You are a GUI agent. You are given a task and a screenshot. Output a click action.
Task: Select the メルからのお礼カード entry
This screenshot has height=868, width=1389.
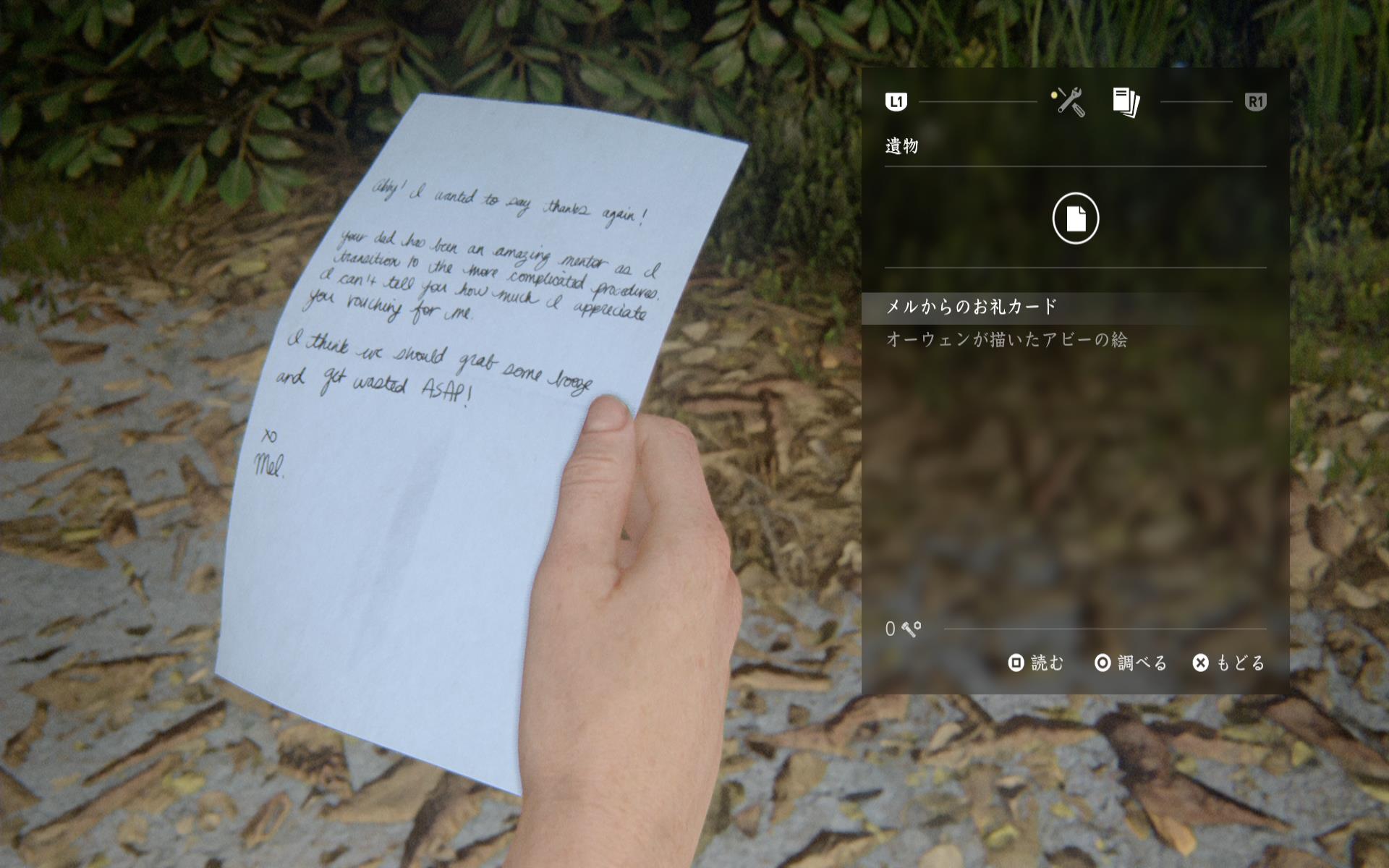[x=972, y=307]
